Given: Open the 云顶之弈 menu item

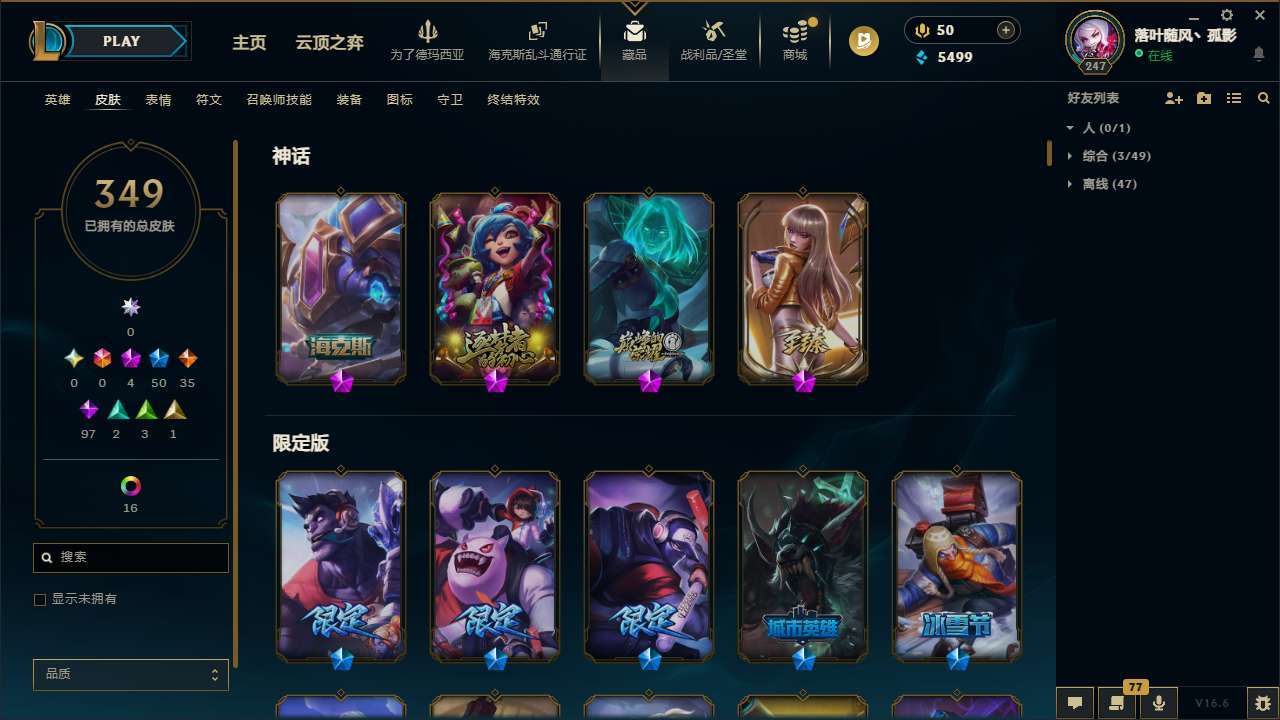Looking at the screenshot, I should [331, 43].
